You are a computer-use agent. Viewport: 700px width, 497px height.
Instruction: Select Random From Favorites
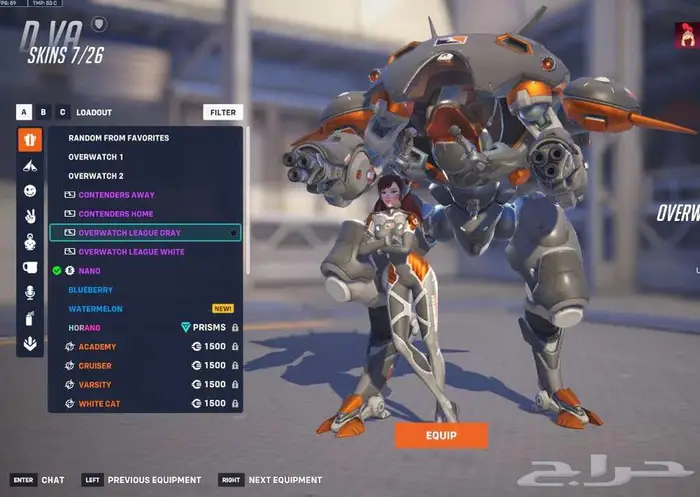point(118,138)
